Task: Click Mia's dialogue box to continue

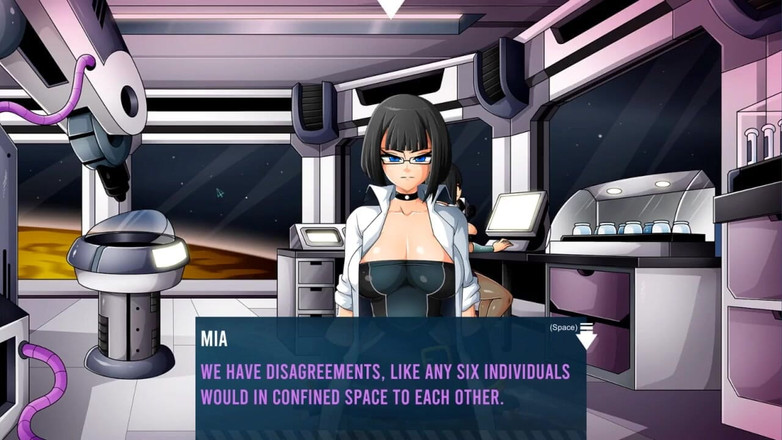Action: pos(390,380)
